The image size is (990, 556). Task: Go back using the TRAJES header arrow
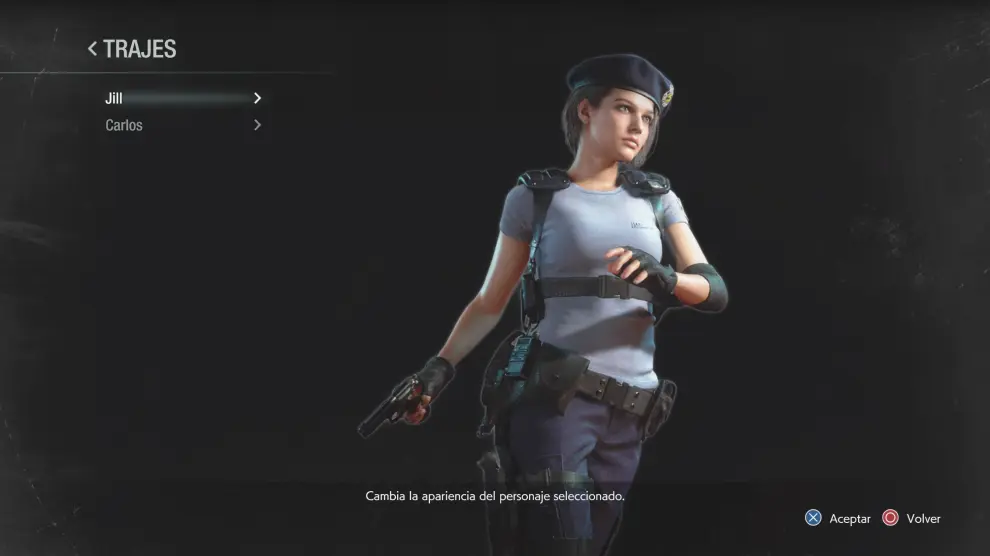pyautogui.click(x=92, y=48)
